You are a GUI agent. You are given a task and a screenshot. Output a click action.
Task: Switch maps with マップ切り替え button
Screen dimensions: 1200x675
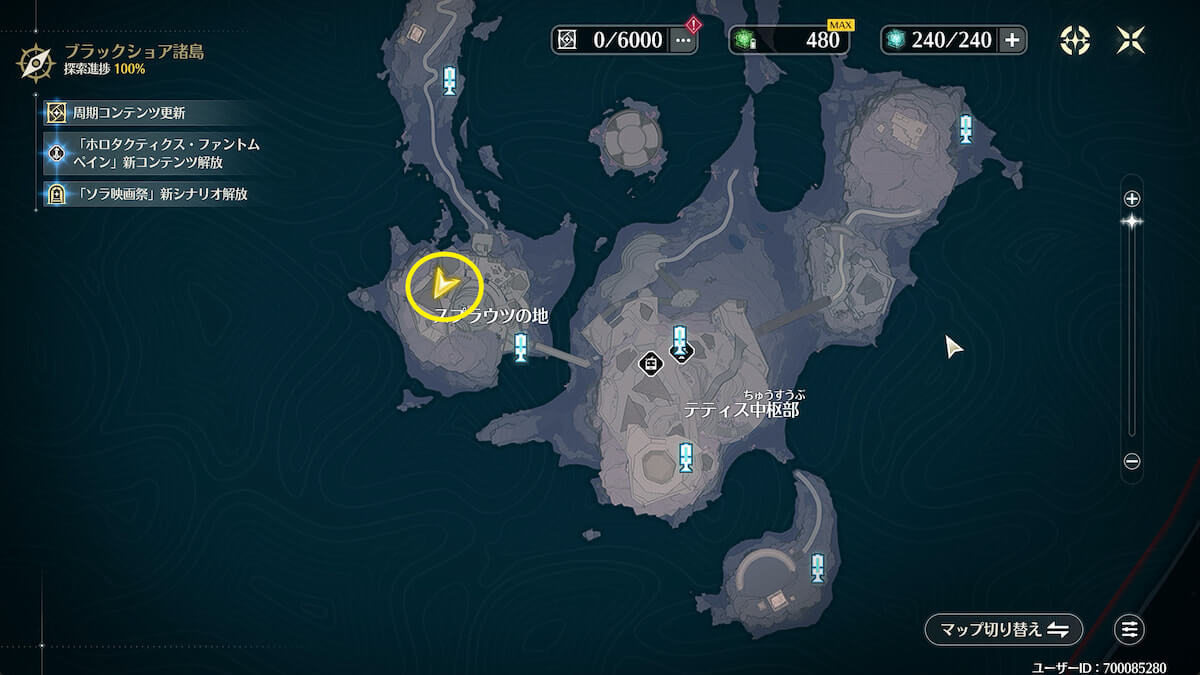coord(1004,630)
